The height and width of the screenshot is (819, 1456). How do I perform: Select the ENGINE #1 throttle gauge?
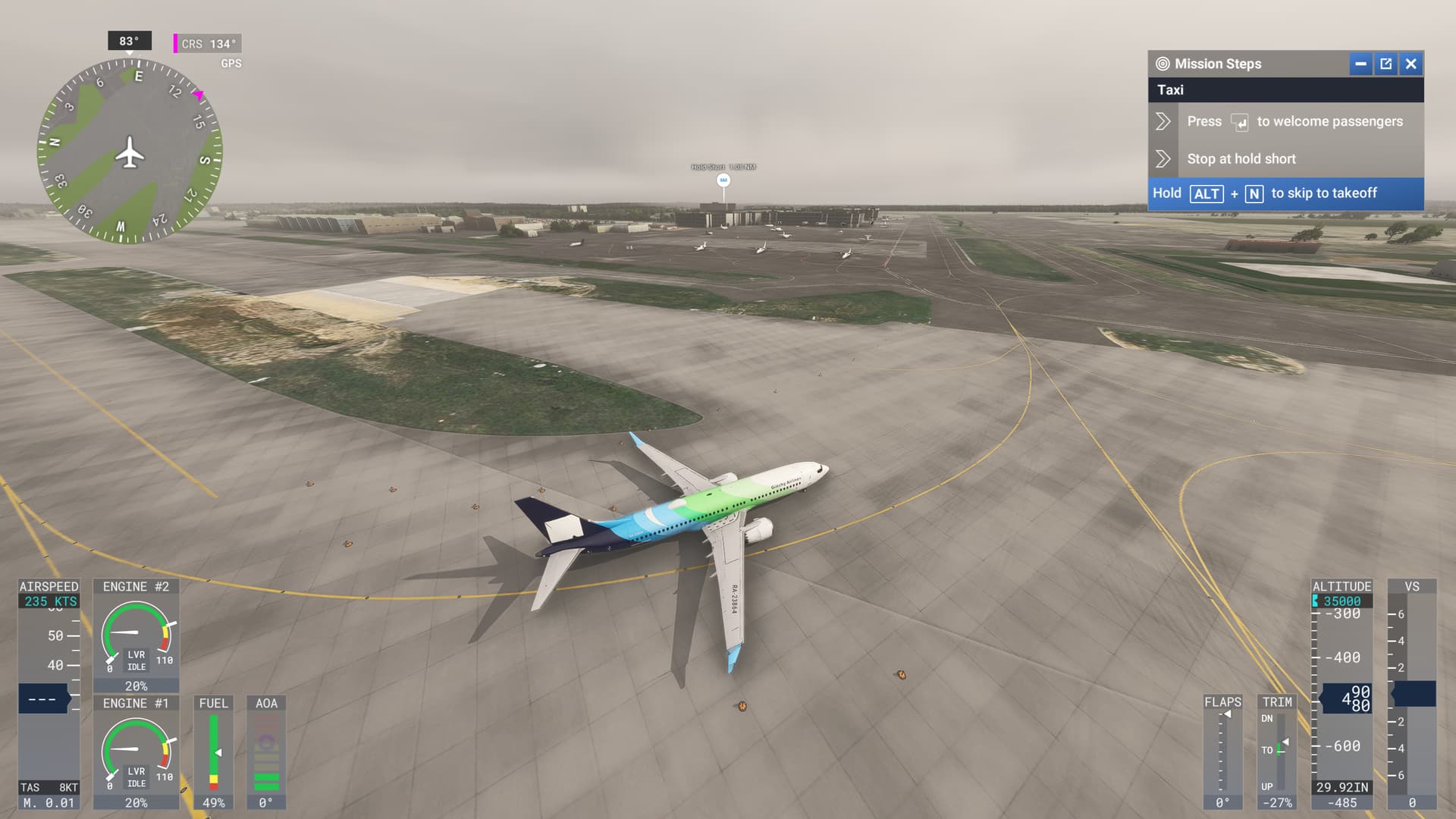[135, 753]
